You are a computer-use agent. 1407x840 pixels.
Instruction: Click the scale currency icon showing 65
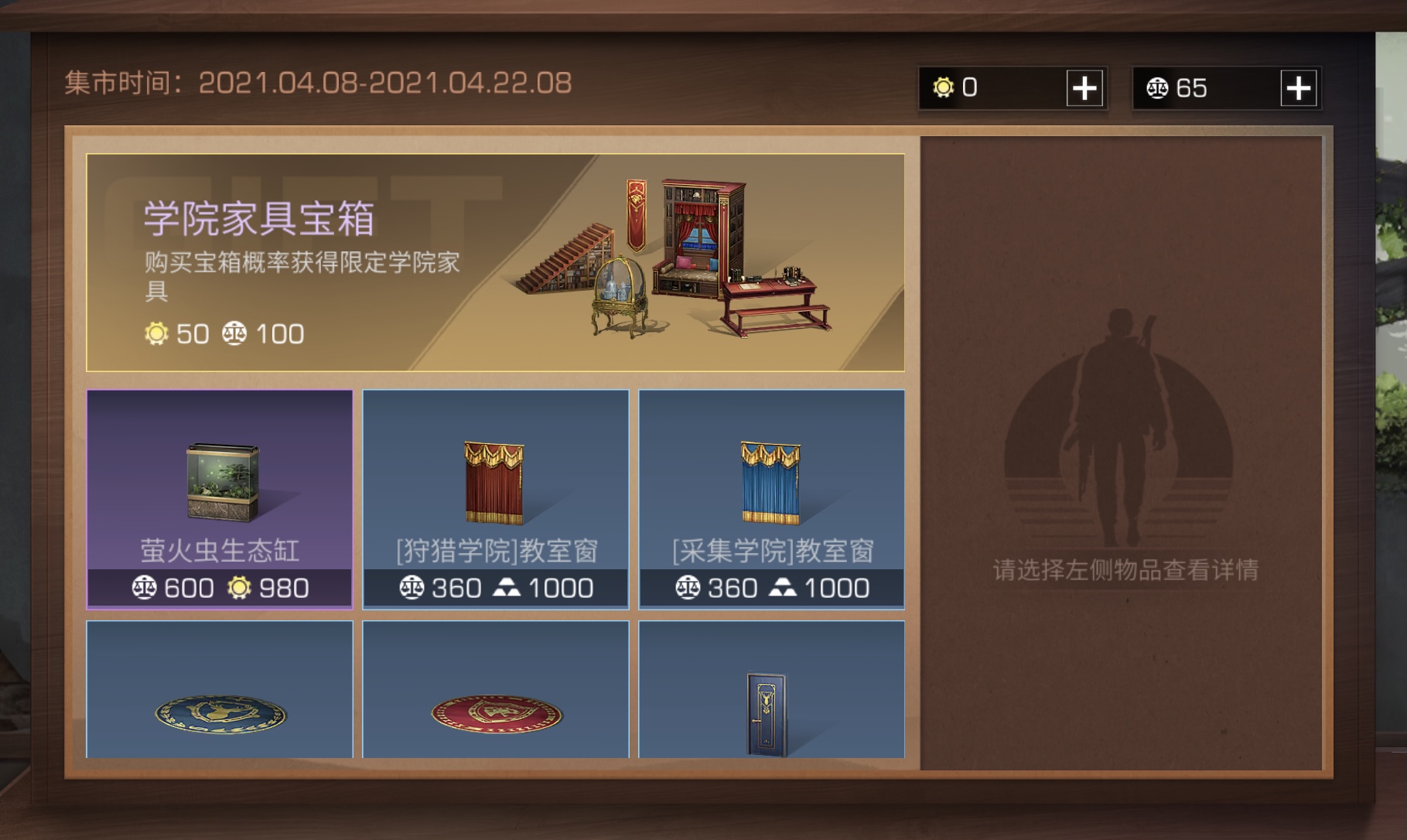pyautogui.click(x=1156, y=88)
